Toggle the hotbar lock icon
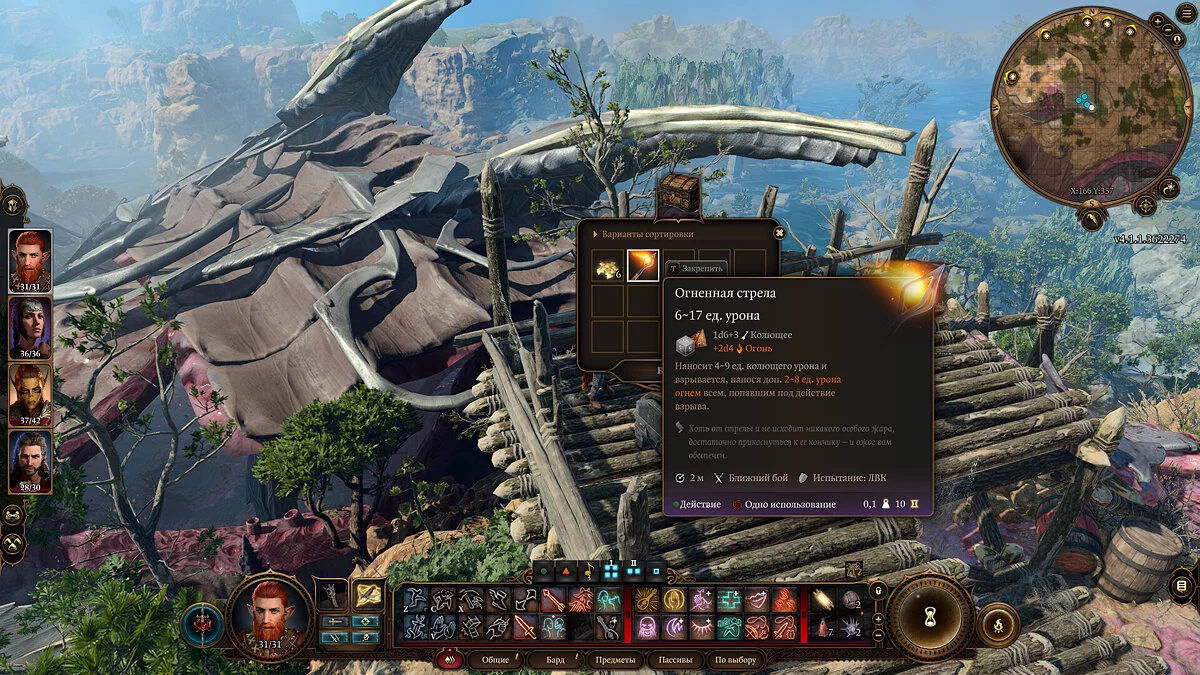 pos(877,590)
